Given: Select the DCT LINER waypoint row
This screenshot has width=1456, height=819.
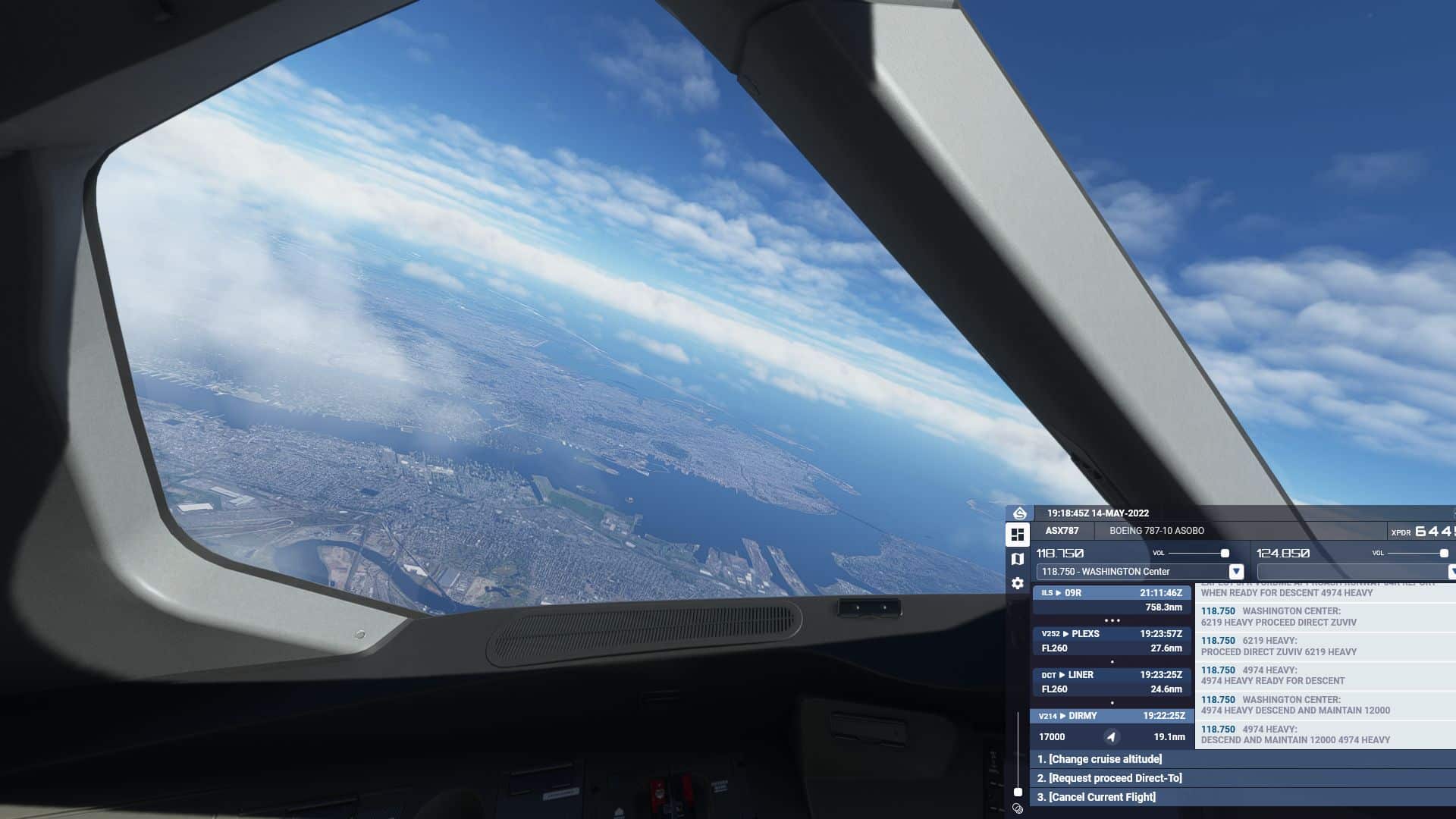Looking at the screenshot, I should [x=1111, y=682].
